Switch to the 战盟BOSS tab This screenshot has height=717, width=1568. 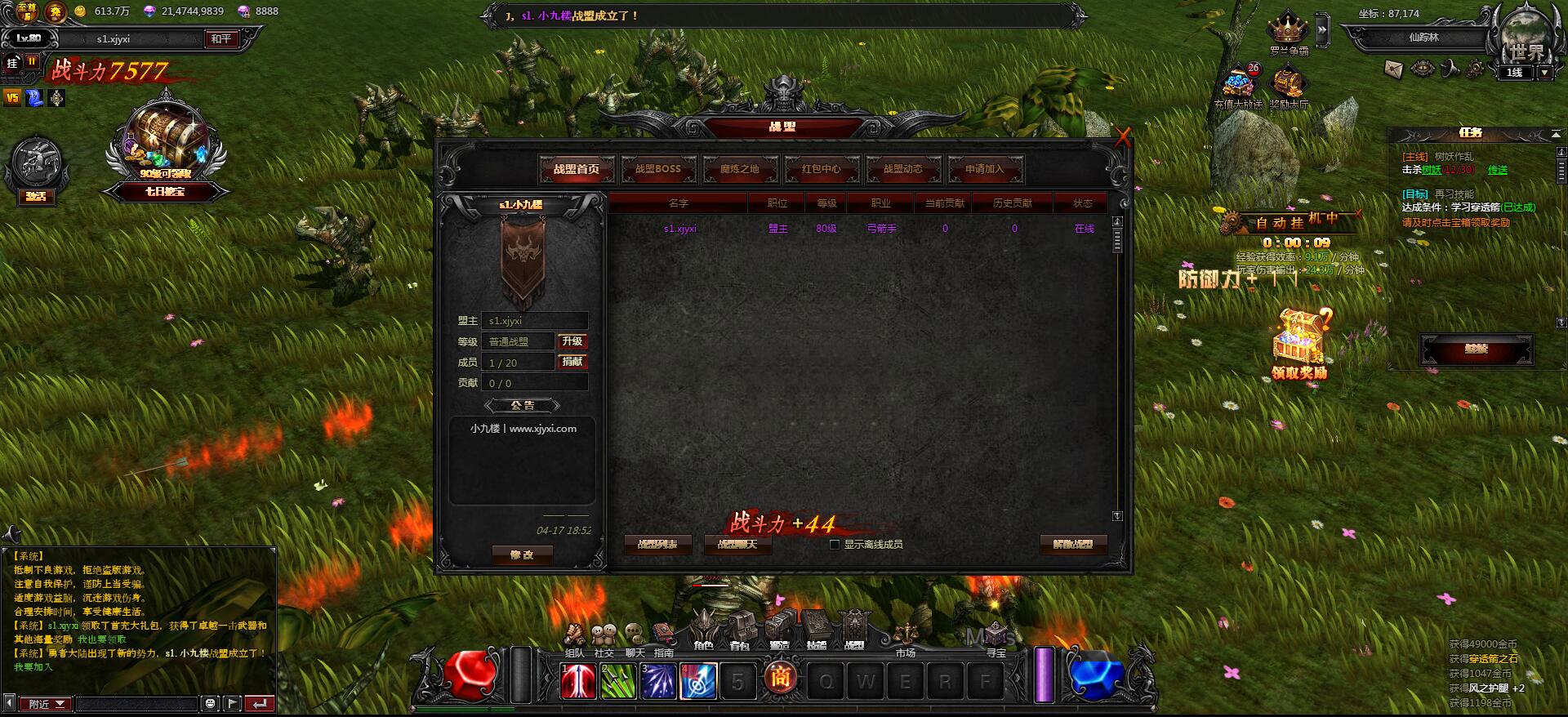pos(657,169)
